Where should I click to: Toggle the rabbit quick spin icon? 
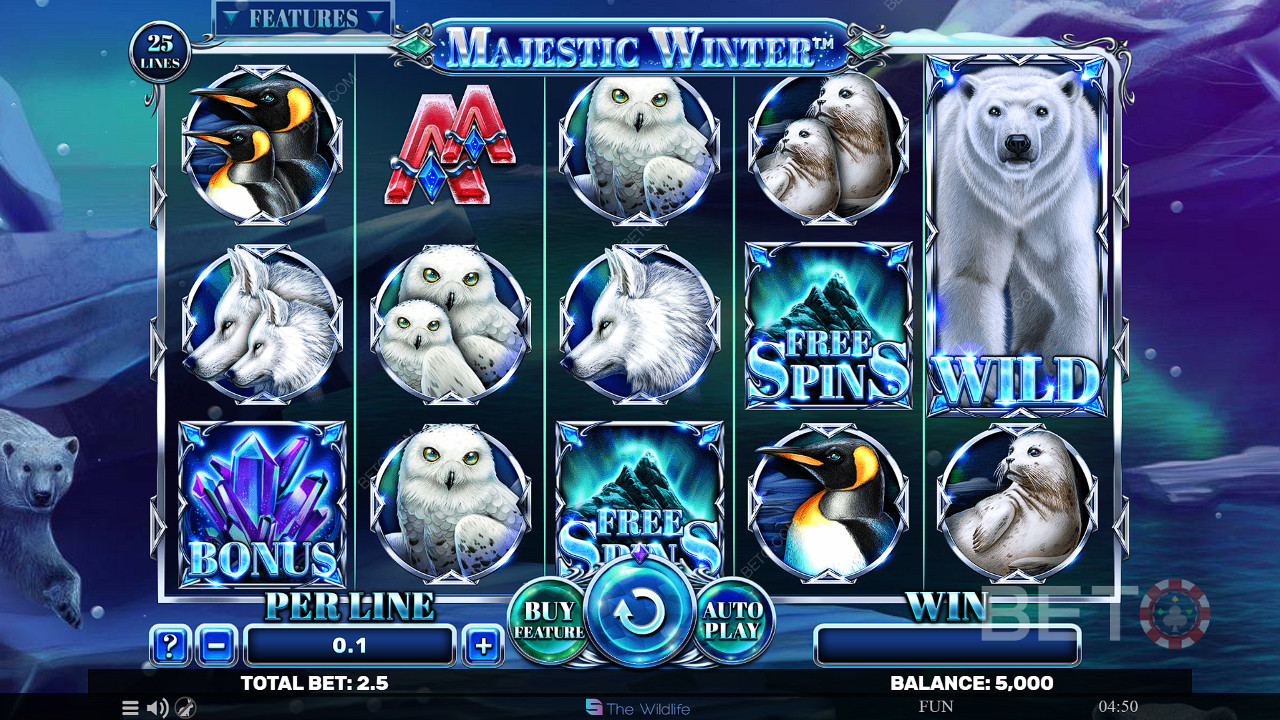point(185,708)
